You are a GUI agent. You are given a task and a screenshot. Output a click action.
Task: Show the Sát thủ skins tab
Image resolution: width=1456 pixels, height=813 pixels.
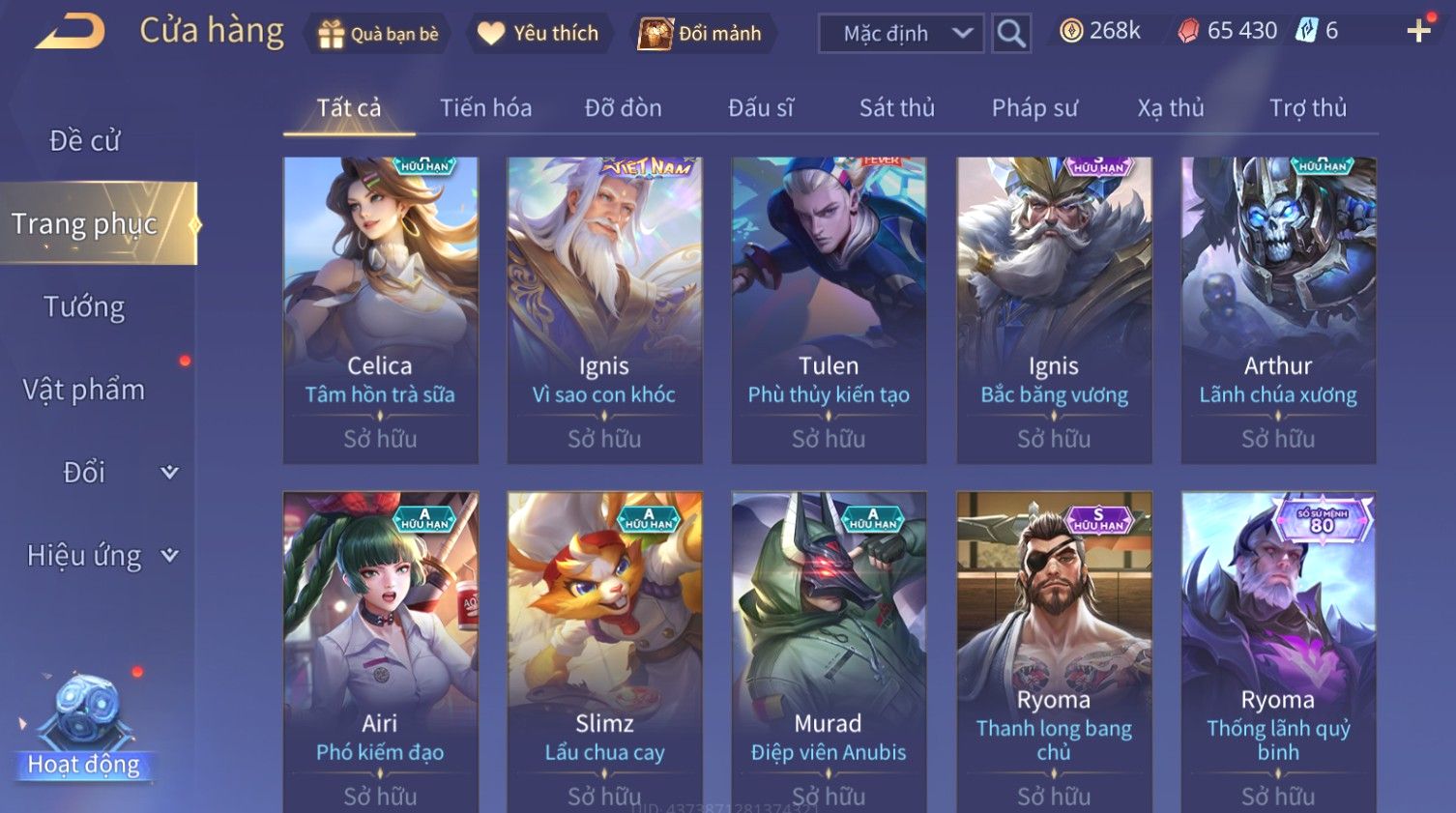coord(896,108)
